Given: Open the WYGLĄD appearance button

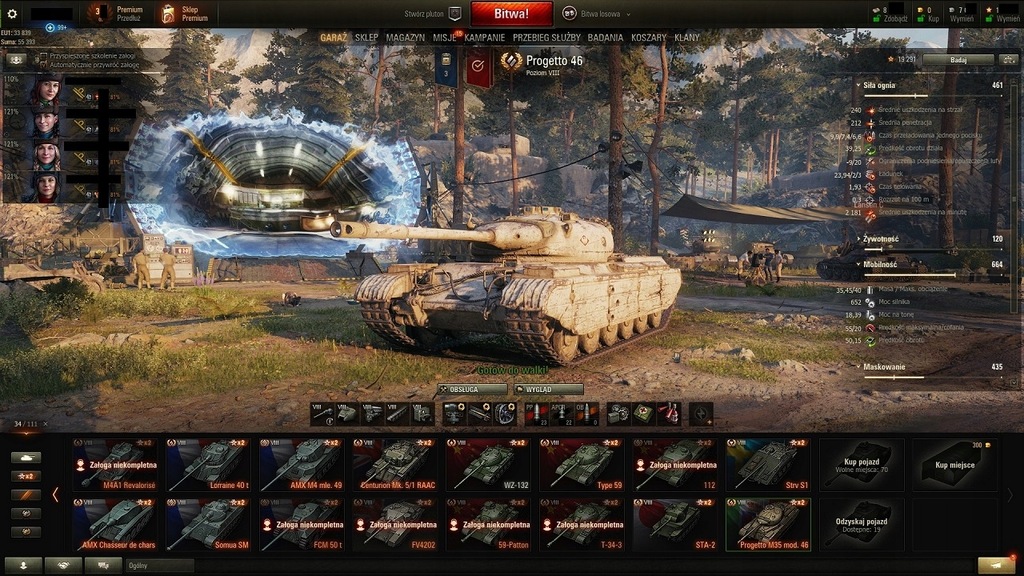Looking at the screenshot, I should click(548, 389).
